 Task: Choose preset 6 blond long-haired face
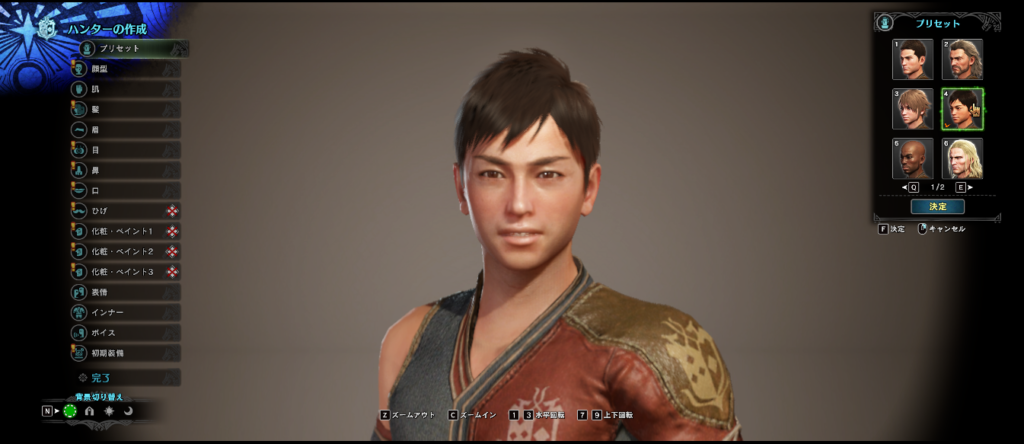point(962,158)
